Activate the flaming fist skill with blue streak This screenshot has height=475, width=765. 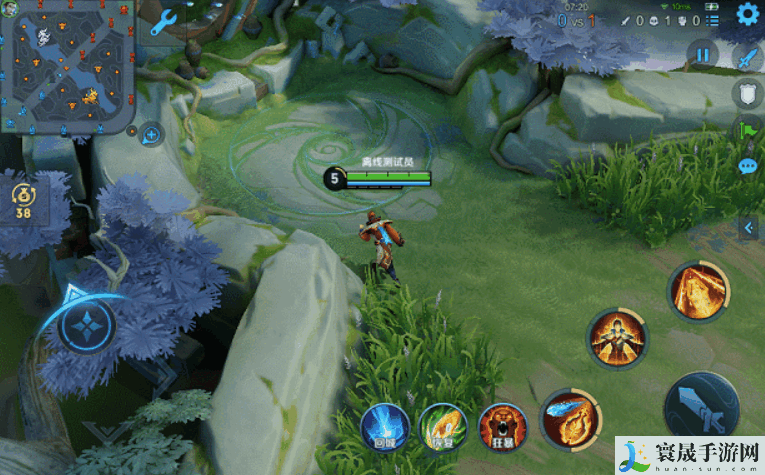point(567,418)
